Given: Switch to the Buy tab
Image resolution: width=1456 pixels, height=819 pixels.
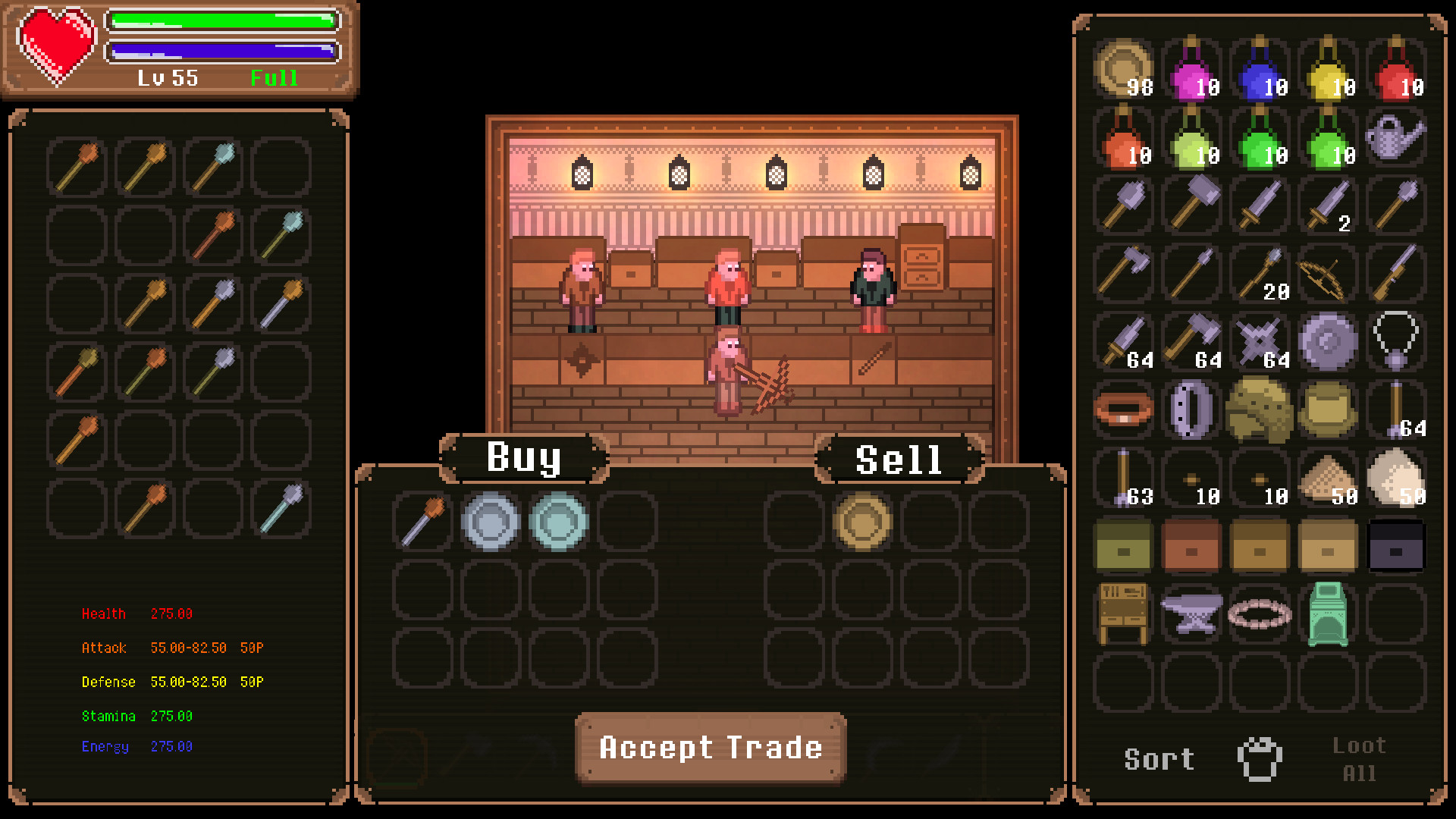Looking at the screenshot, I should coord(523,457).
